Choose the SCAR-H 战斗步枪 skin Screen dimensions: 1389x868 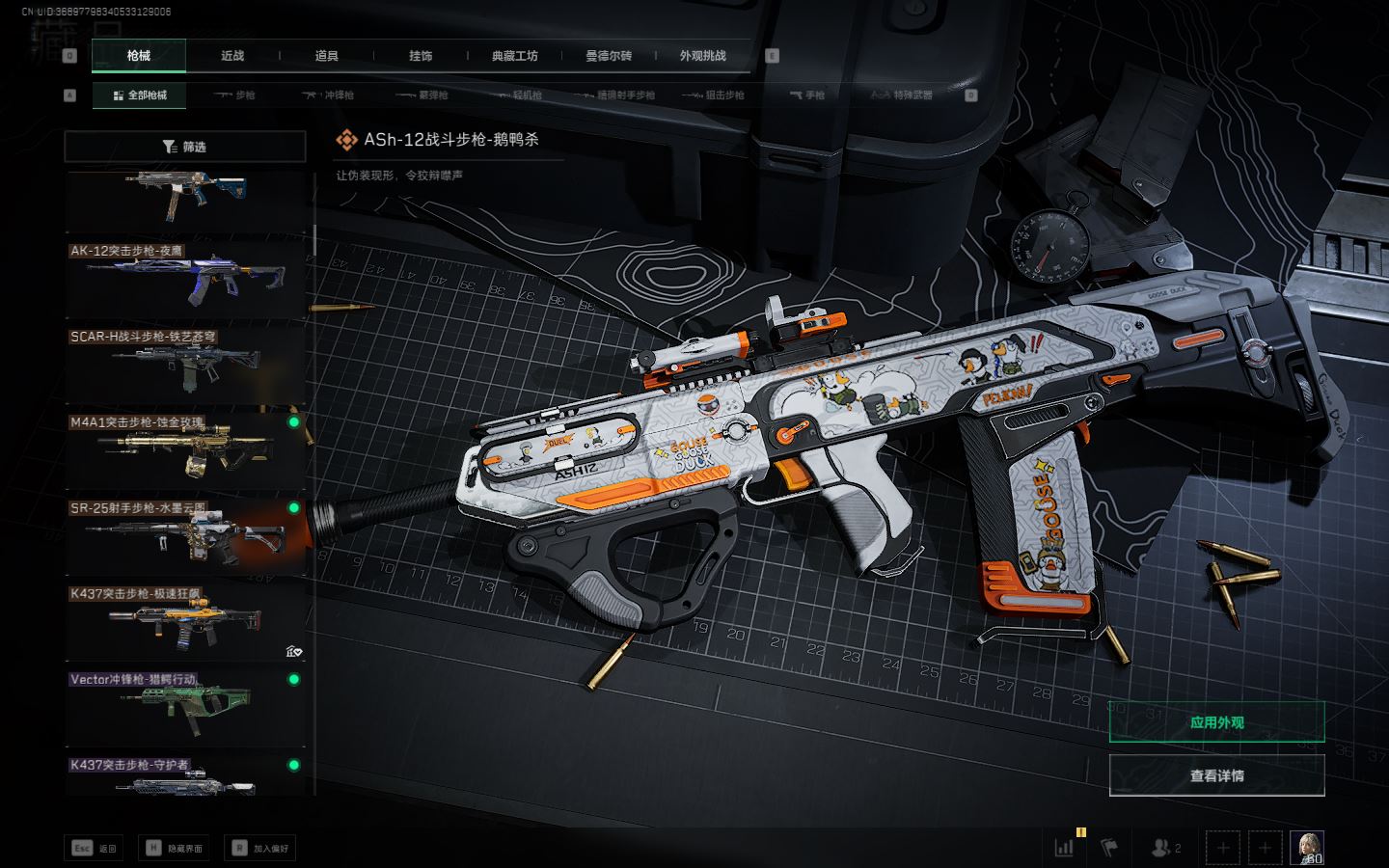[x=185, y=364]
